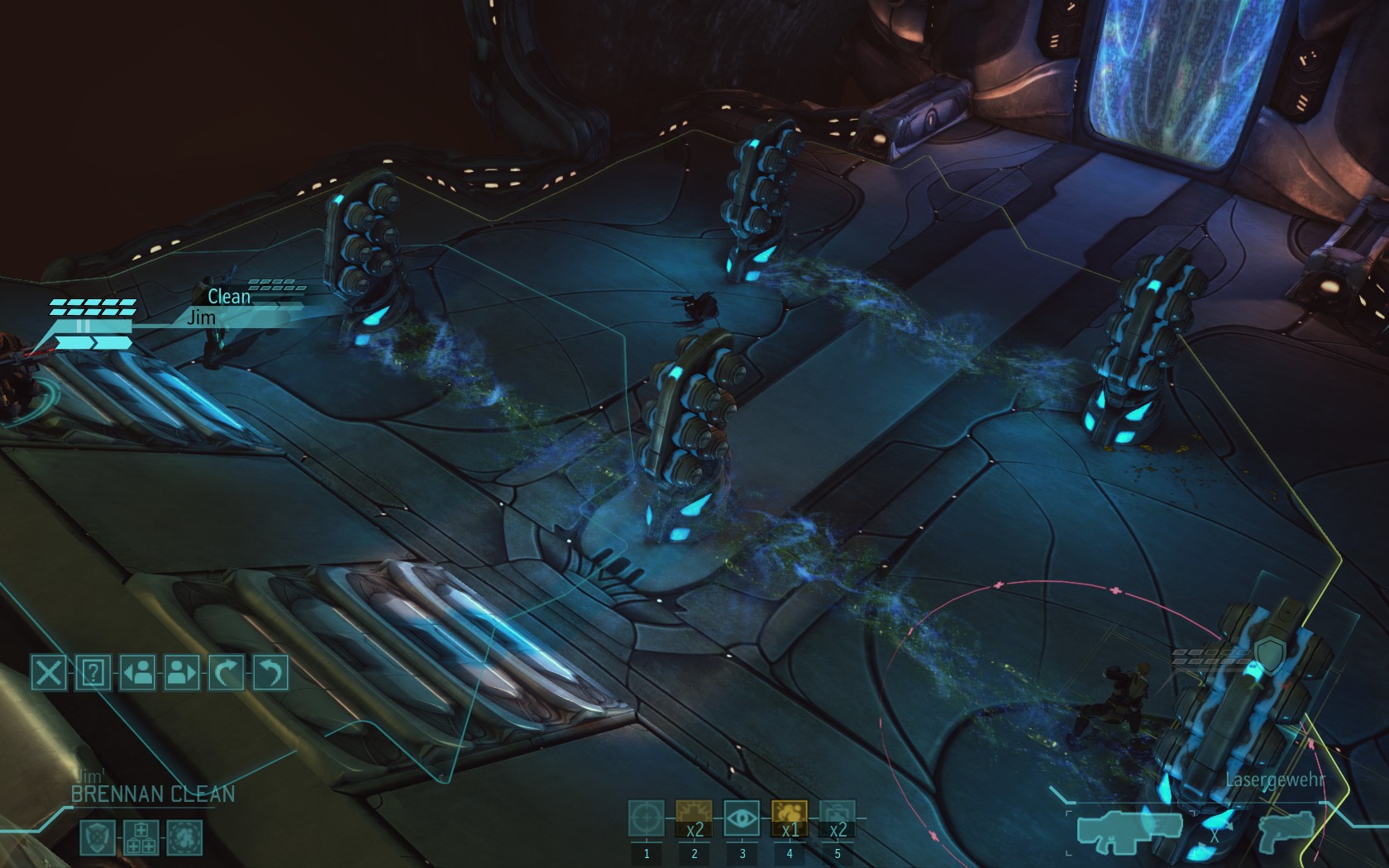This screenshot has width=1389, height=868.
Task: Inspect the smoke cloud perk icon
Action: coord(184,837)
